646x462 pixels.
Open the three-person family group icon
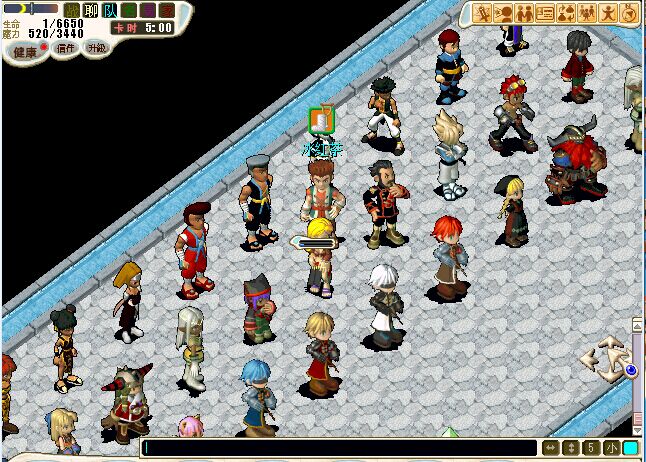click(587, 13)
